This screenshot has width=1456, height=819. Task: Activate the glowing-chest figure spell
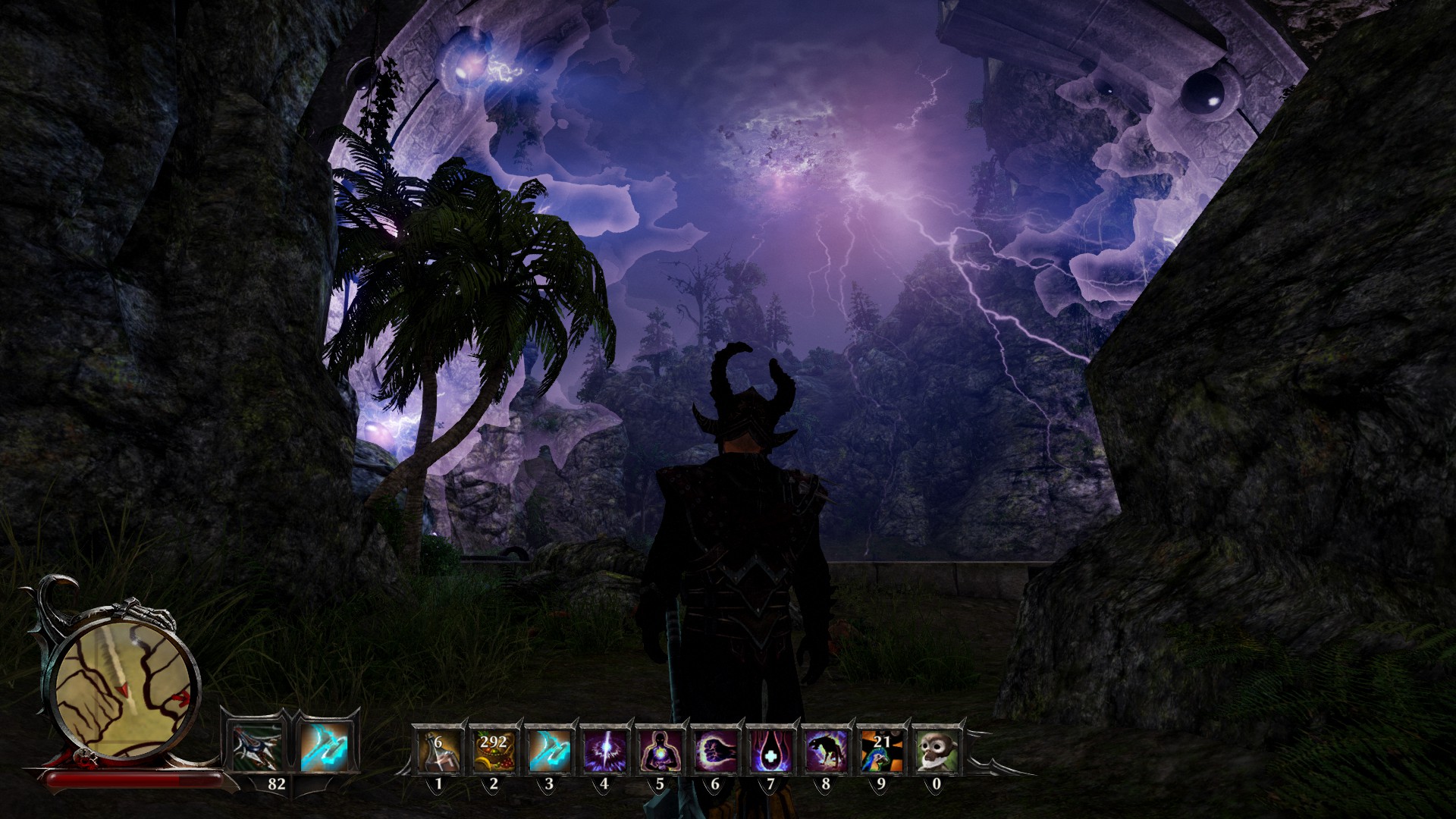click(x=660, y=750)
